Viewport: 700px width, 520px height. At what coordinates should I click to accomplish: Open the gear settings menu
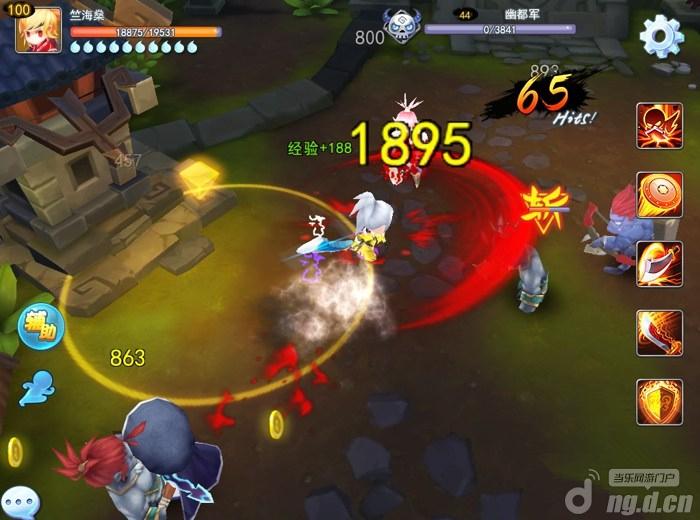point(660,38)
